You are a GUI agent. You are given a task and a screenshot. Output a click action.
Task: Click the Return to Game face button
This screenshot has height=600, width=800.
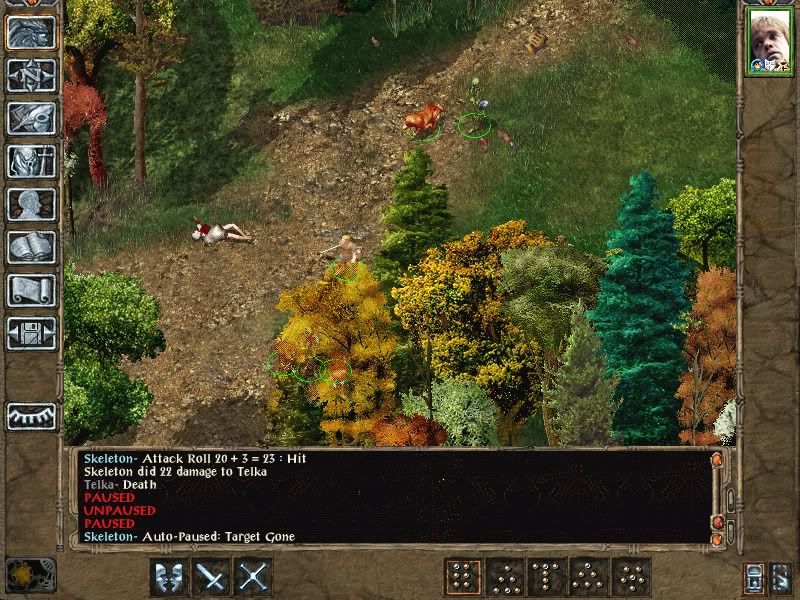(31, 33)
